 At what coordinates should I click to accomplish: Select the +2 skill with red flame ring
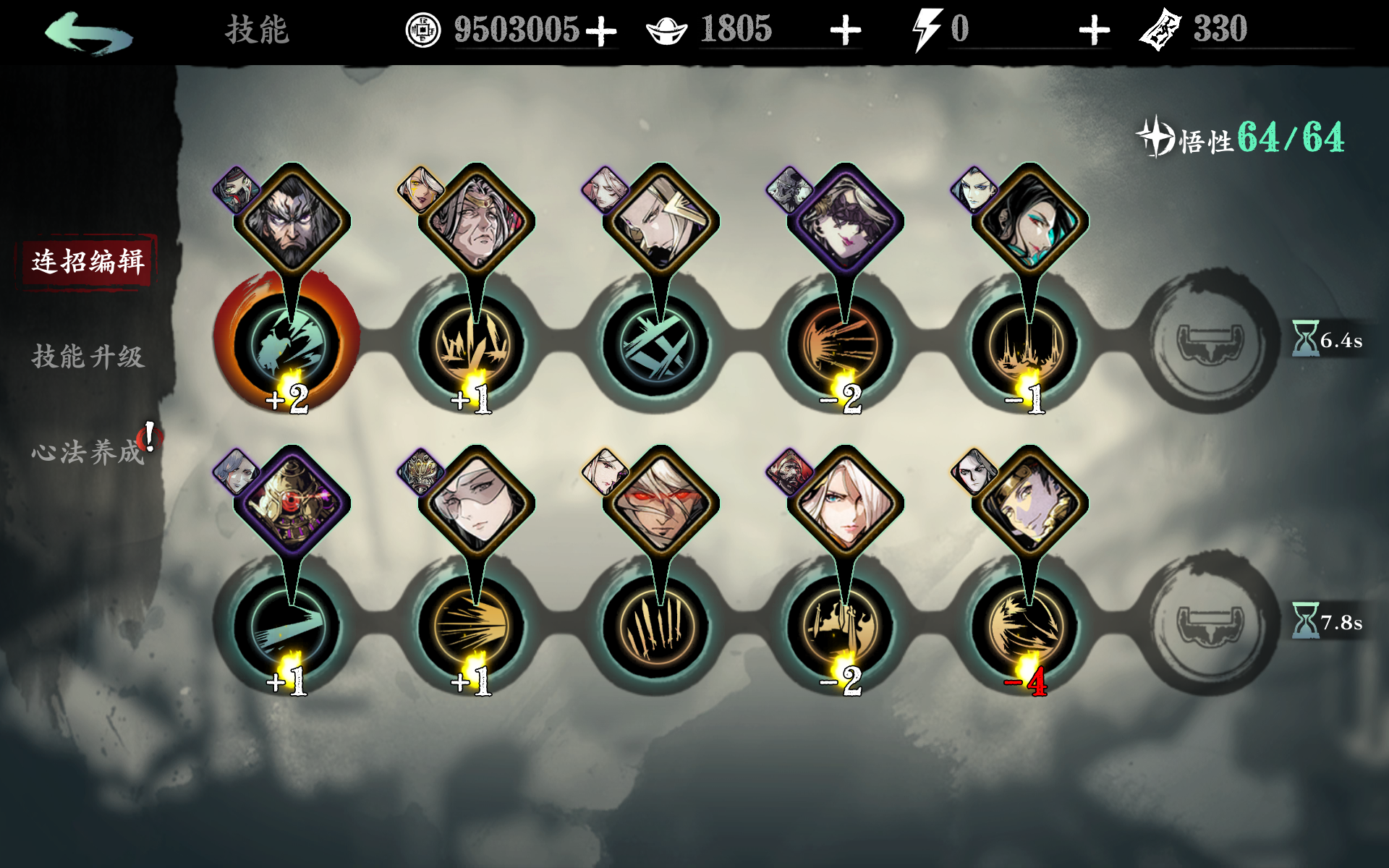(286, 340)
